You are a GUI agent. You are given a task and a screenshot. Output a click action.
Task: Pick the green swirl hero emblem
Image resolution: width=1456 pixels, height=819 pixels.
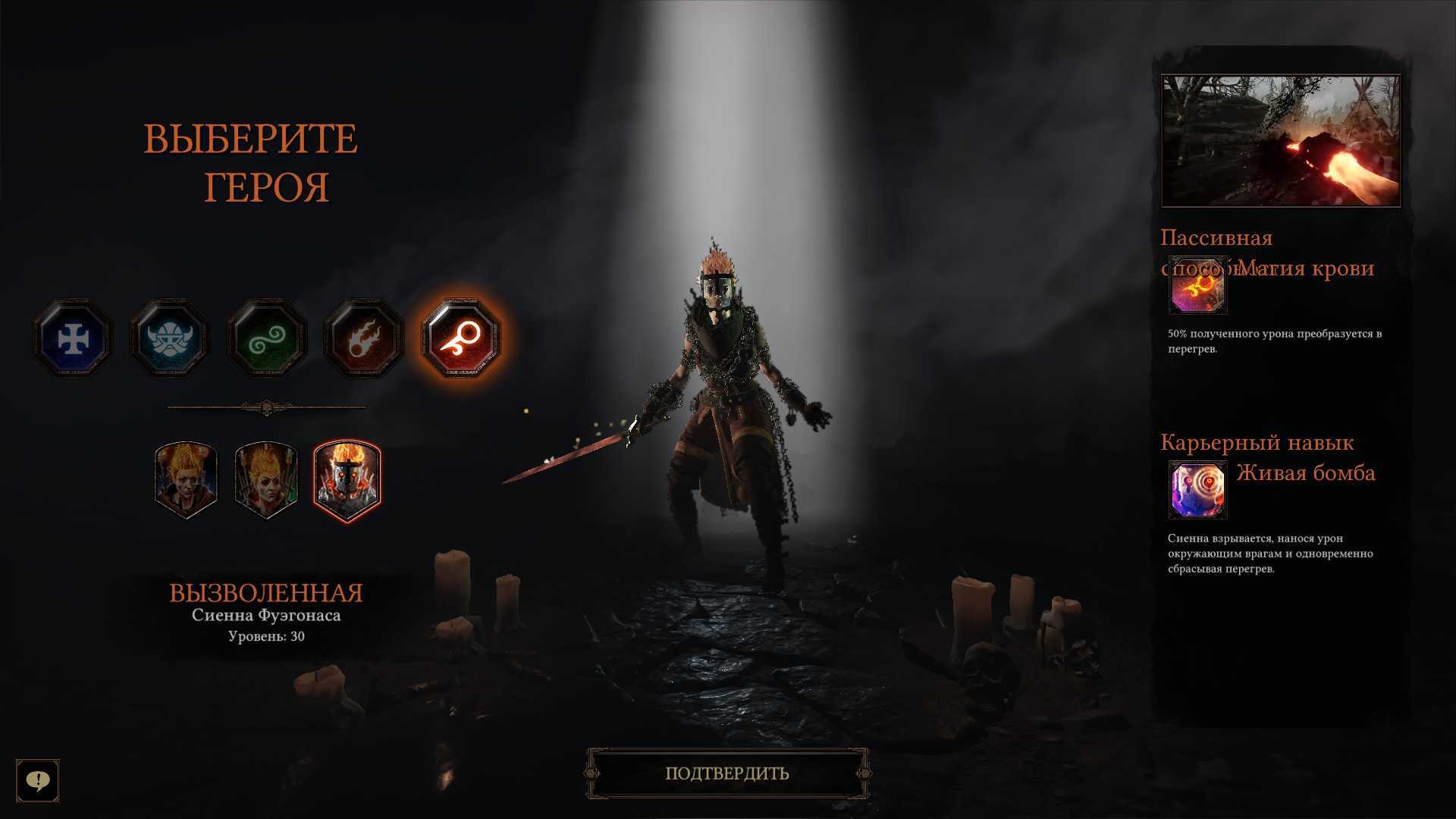[267, 338]
